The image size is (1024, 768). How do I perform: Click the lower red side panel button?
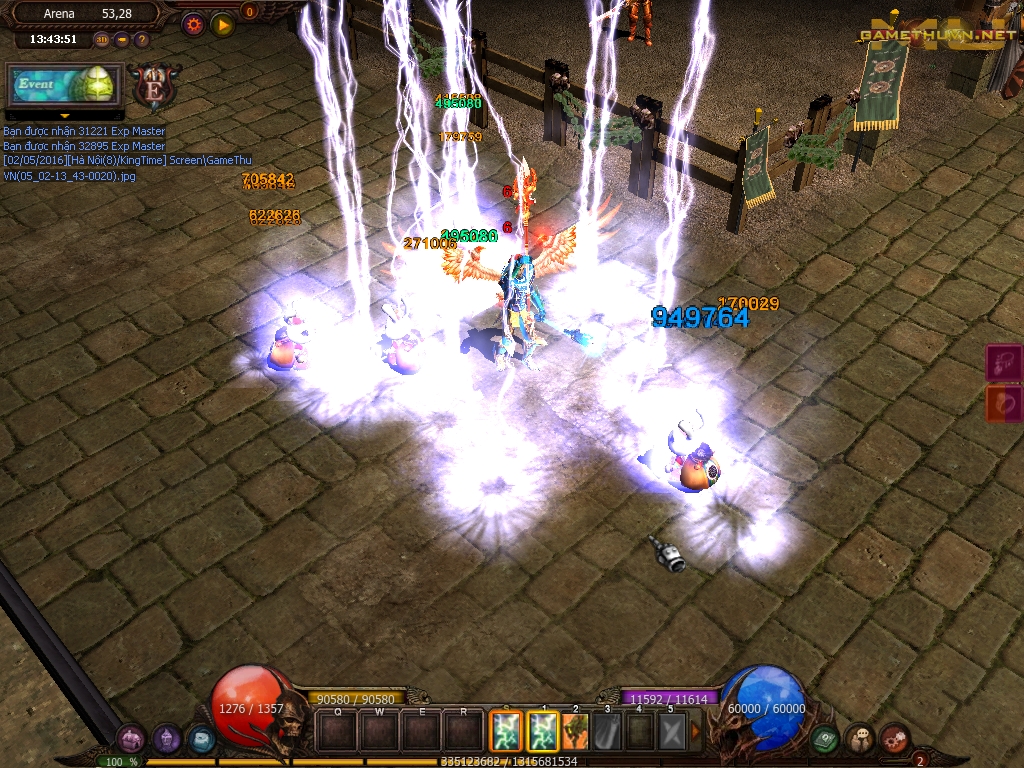coord(1004,403)
